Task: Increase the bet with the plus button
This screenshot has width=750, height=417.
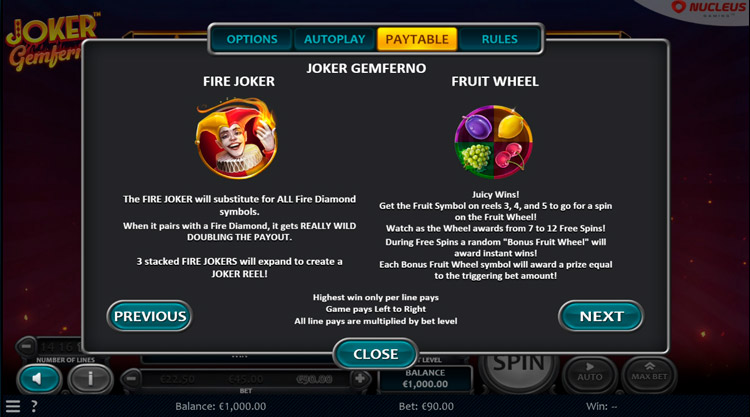Action: coord(360,379)
